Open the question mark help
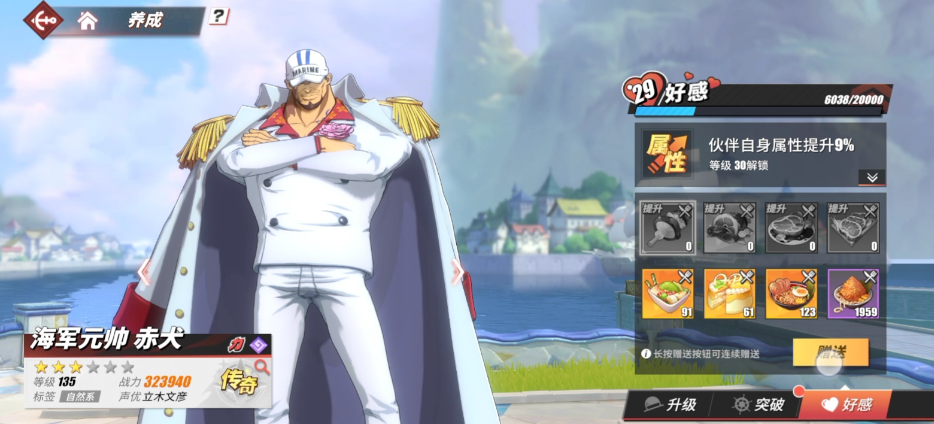Viewport: 934px width, 424px height. point(220,16)
